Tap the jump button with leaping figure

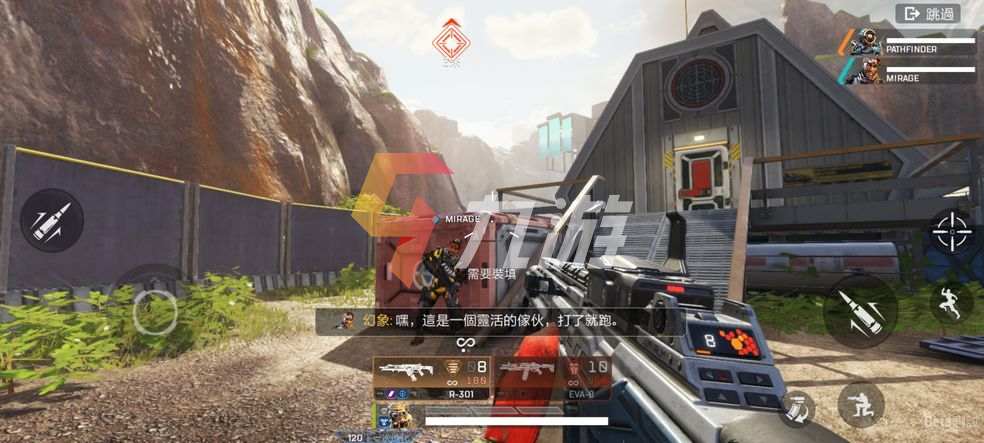point(950,302)
